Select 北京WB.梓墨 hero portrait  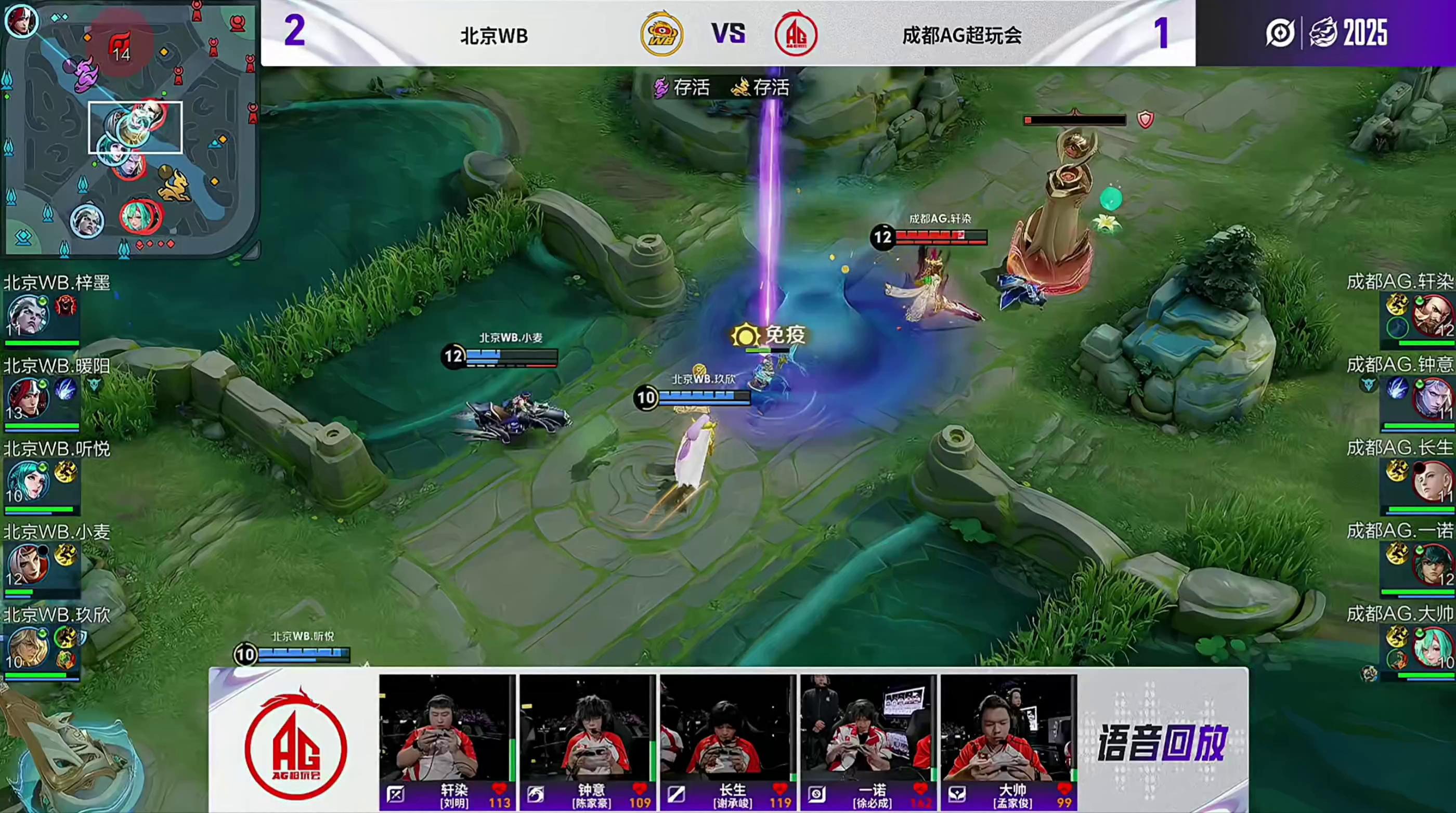coord(27,315)
